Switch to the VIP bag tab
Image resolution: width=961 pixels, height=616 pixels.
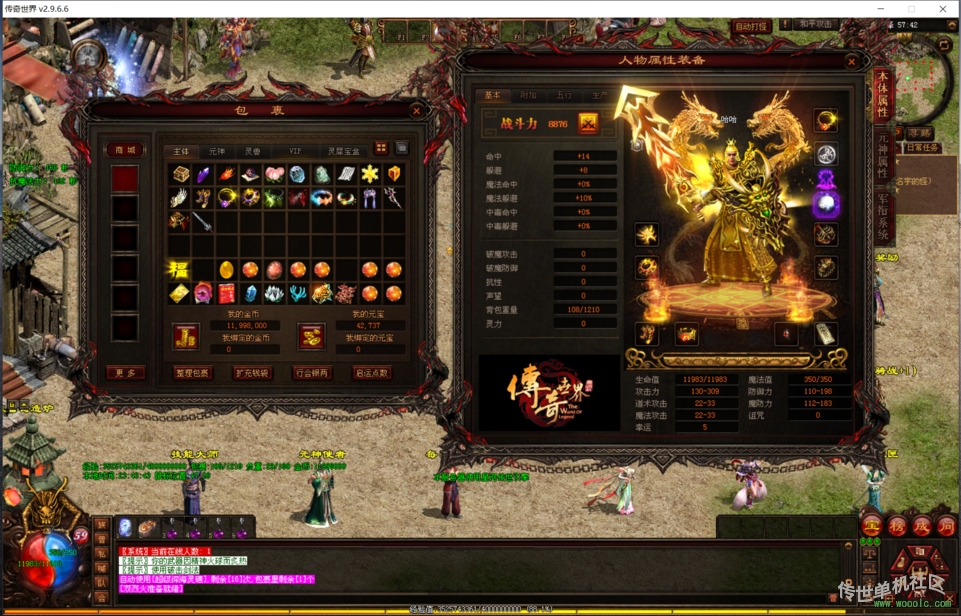(x=295, y=151)
